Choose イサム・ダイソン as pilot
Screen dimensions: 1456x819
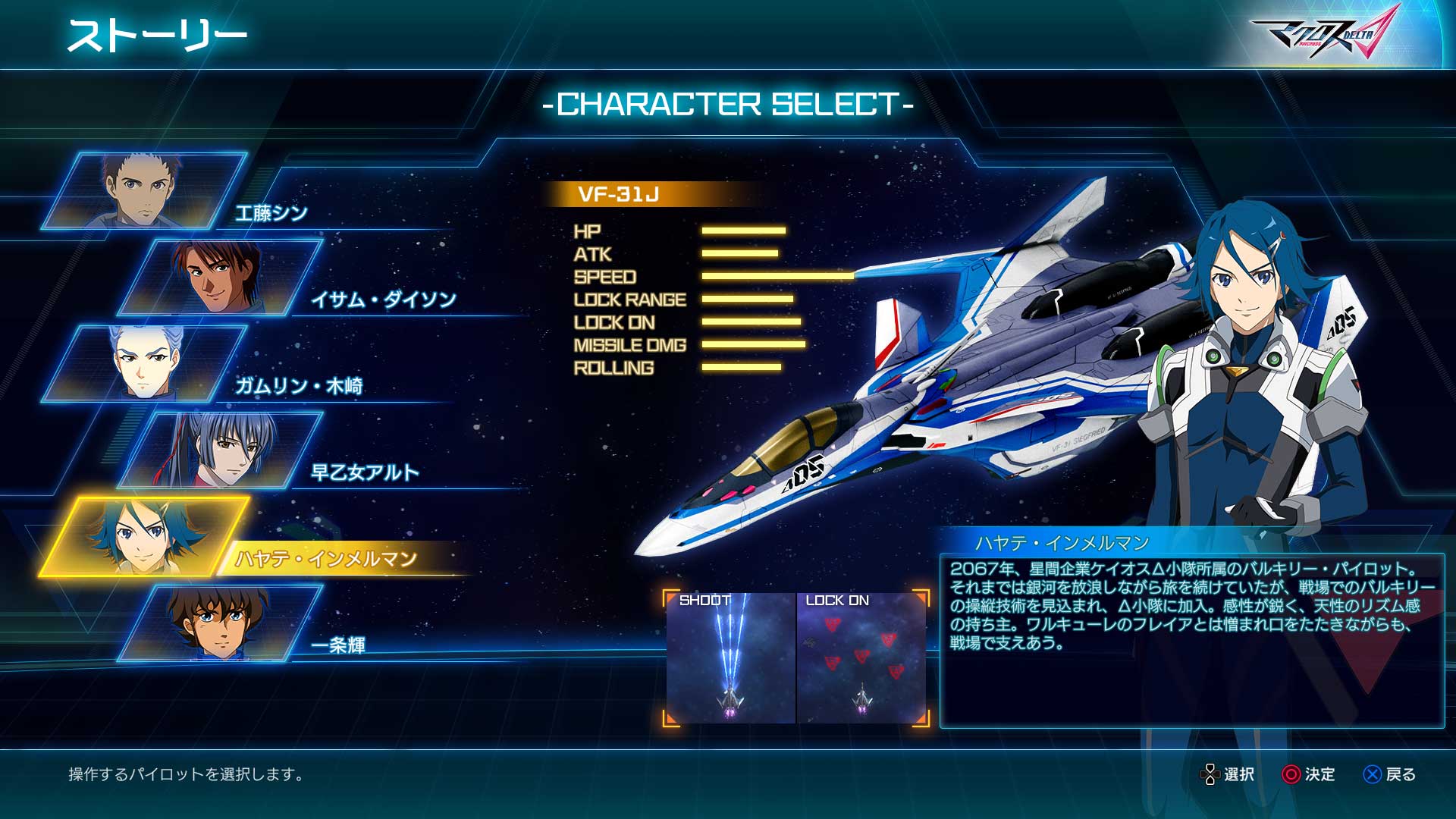[220, 278]
